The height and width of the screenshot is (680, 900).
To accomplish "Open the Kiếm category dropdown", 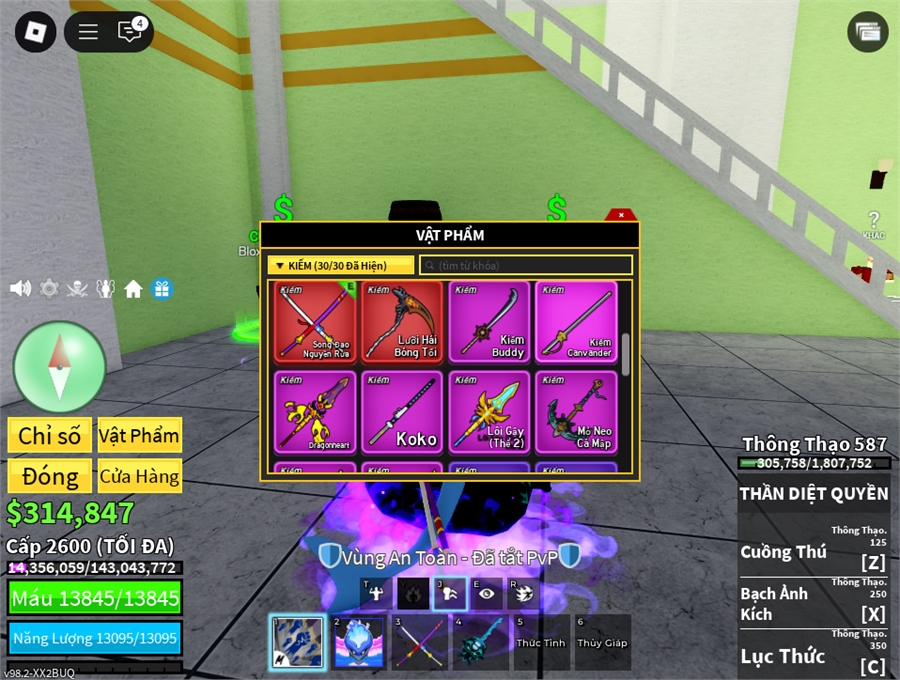I will tap(340, 265).
